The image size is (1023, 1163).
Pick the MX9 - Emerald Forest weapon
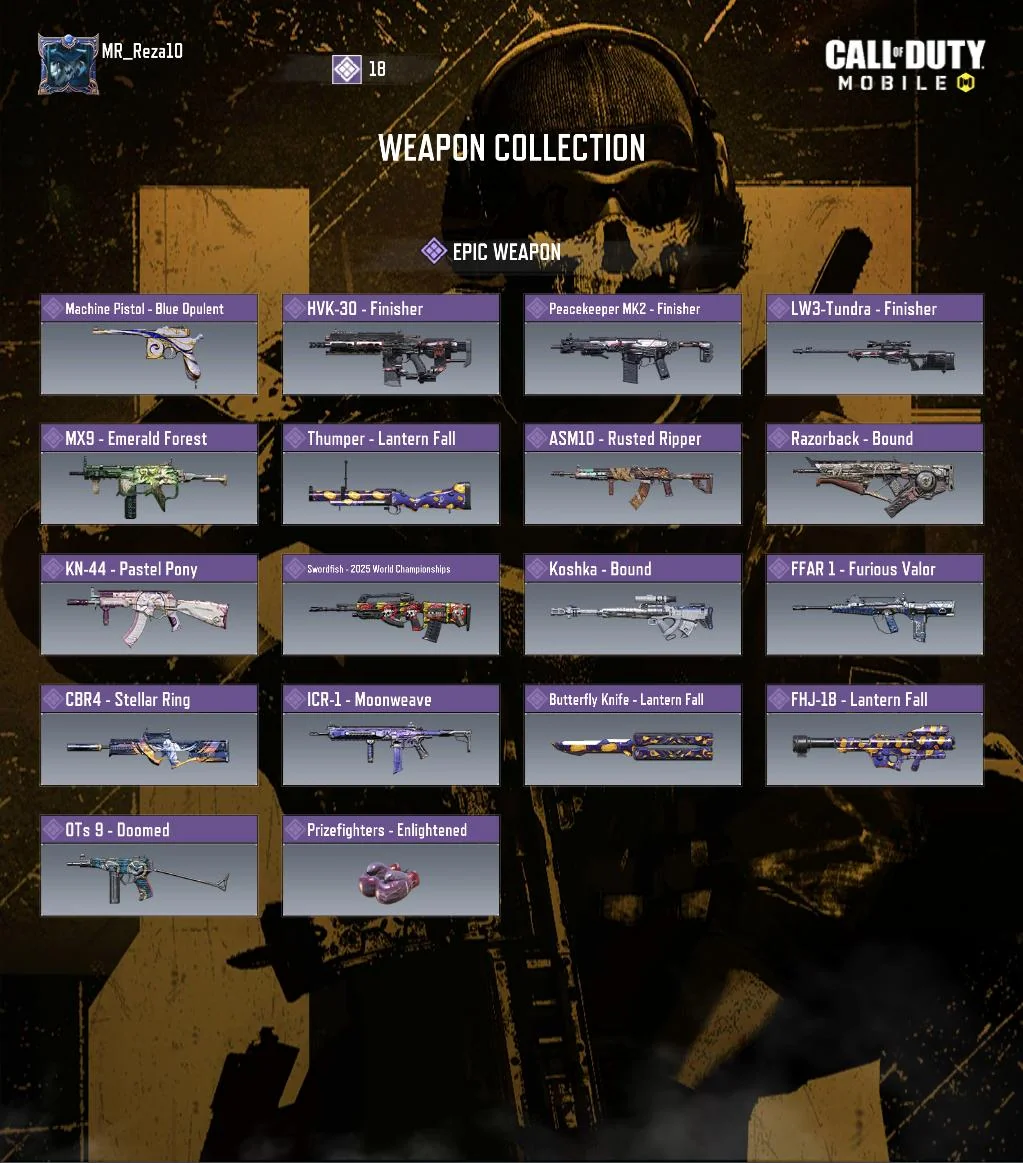pyautogui.click(x=149, y=475)
